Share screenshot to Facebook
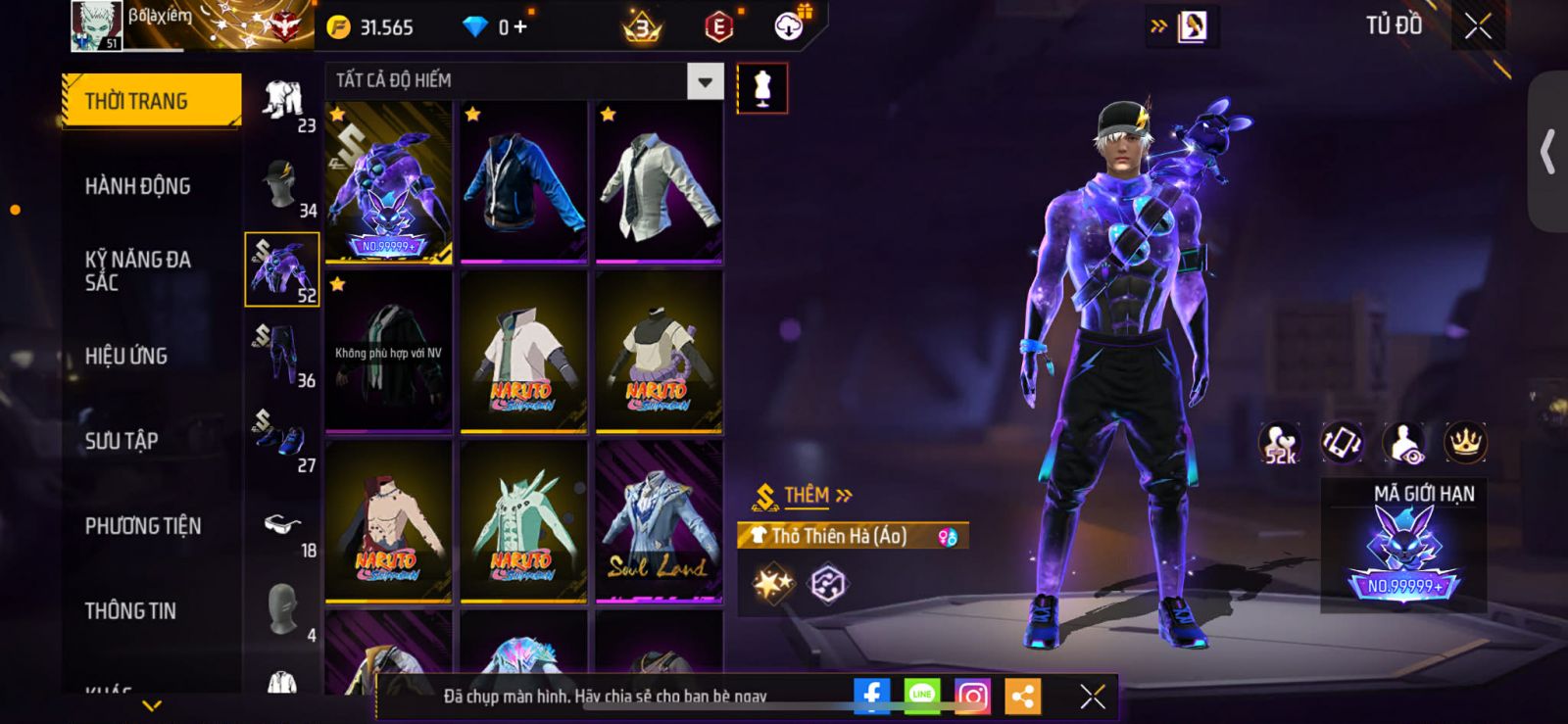 [x=871, y=696]
